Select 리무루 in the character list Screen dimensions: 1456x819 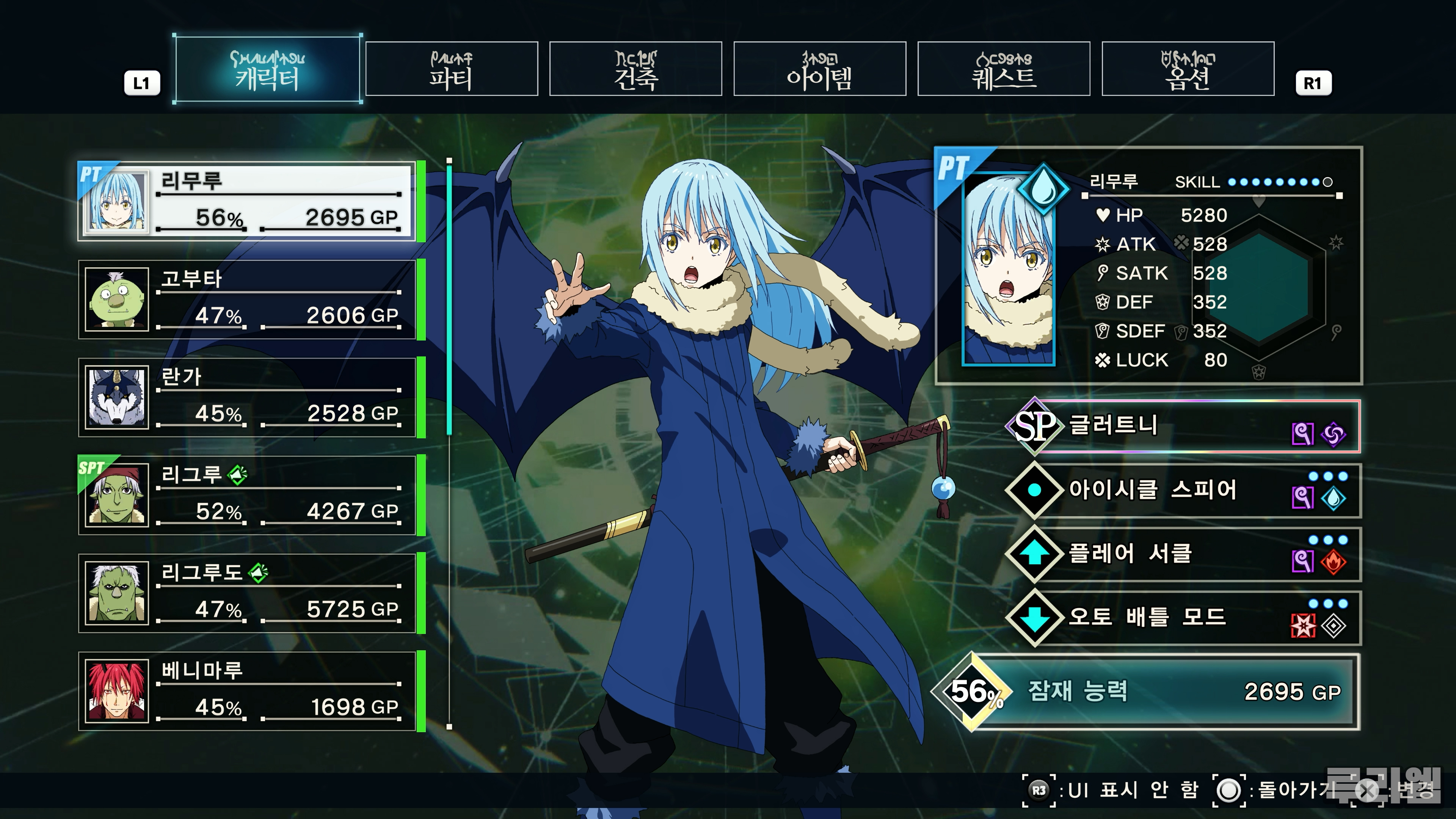click(248, 202)
